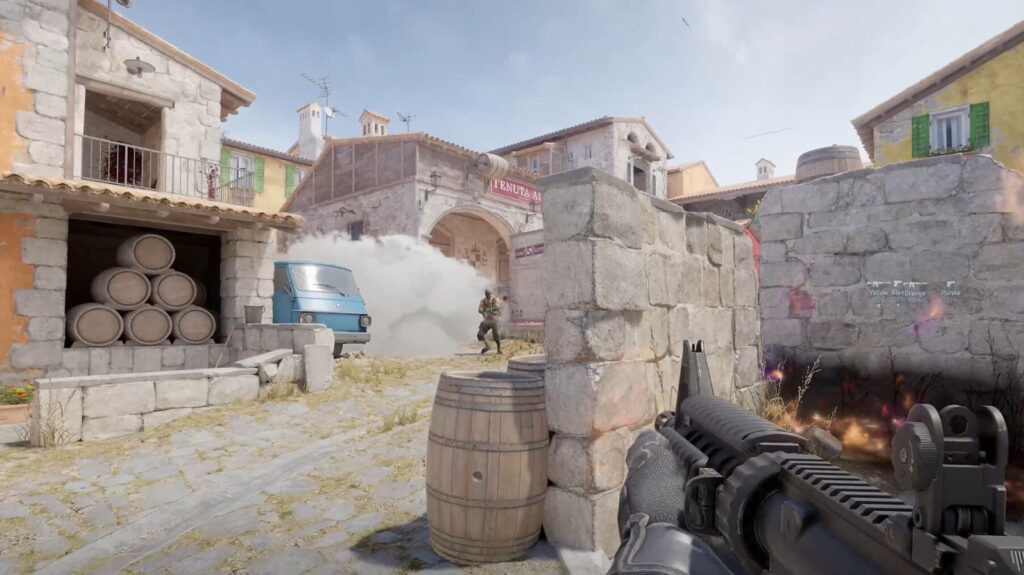Select the Purple teammate name tag

tap(949, 293)
